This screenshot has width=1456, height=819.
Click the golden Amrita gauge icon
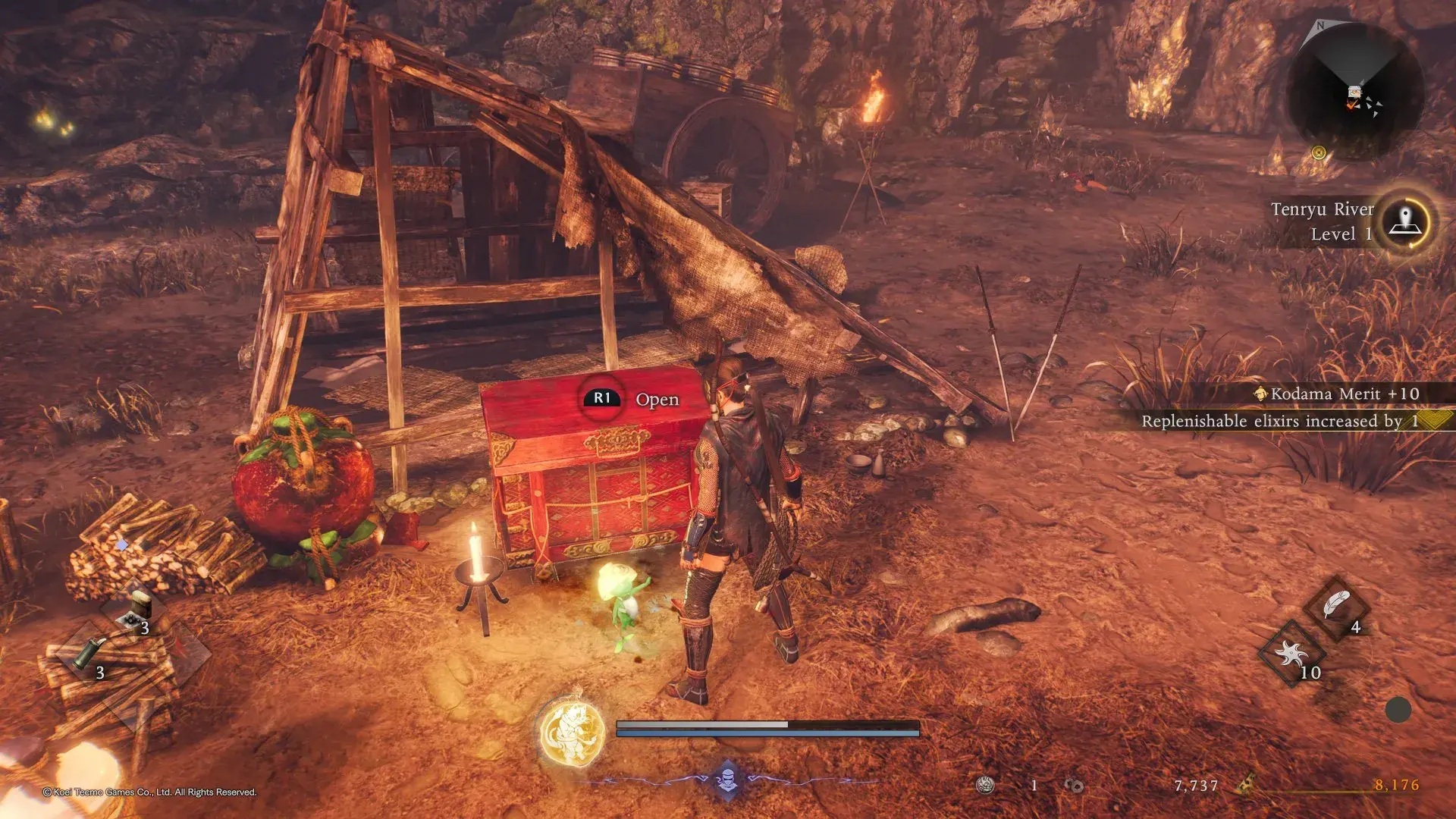coord(1244,785)
